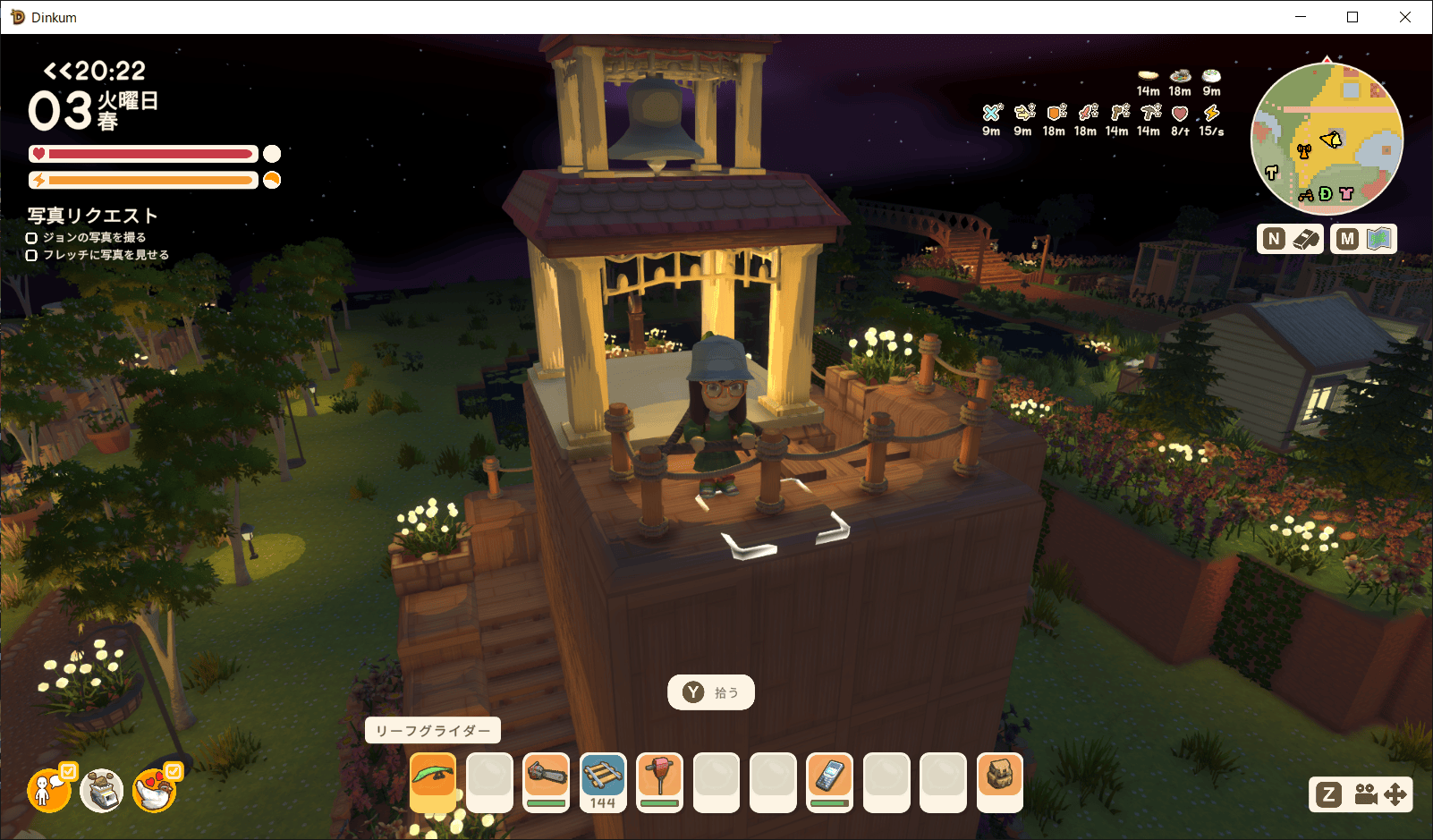1433x840 pixels.
Task: Select the mobile phone hotbar slot
Action: coord(830,781)
